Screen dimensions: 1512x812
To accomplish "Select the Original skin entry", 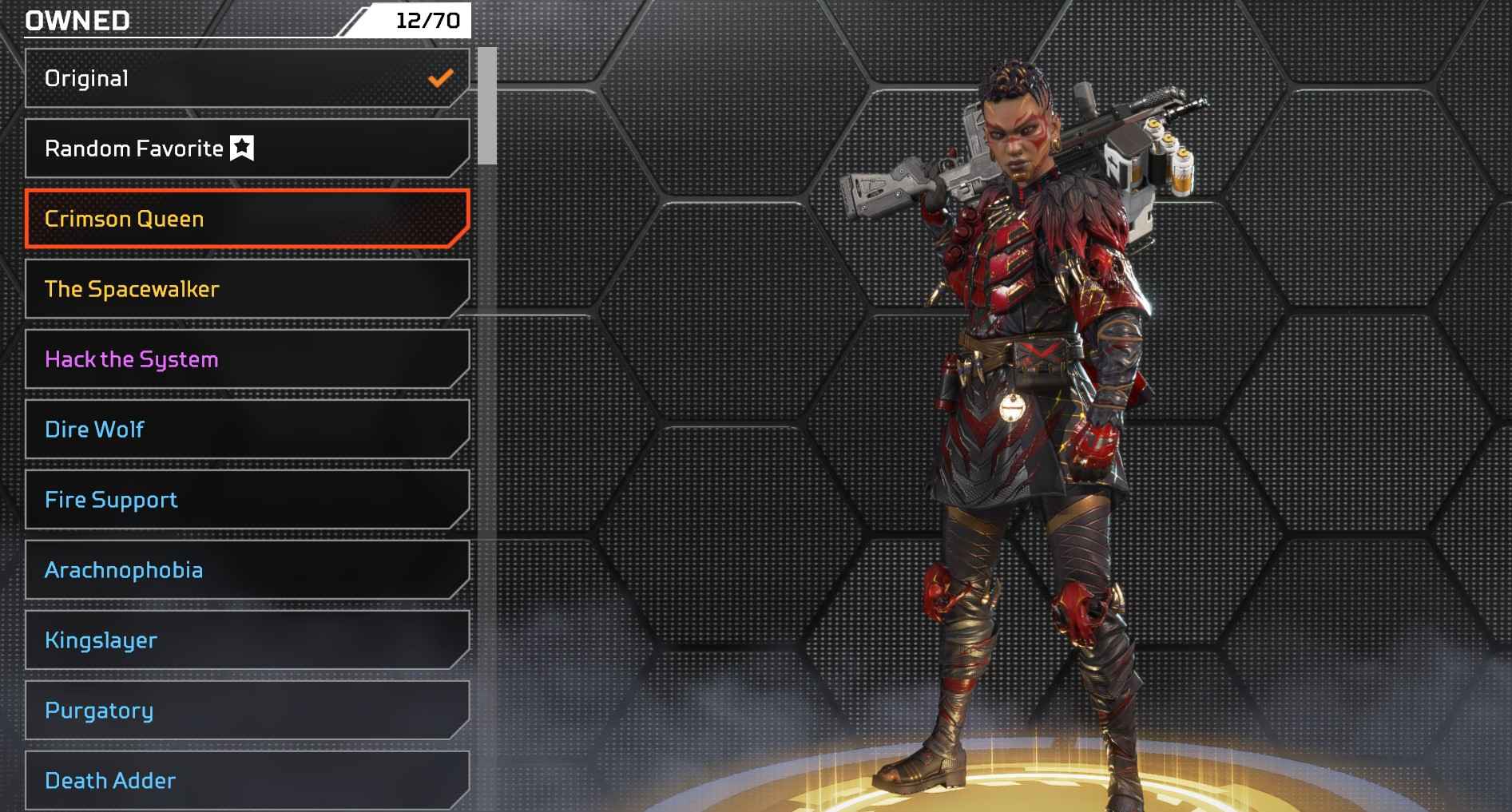I will pos(246,78).
